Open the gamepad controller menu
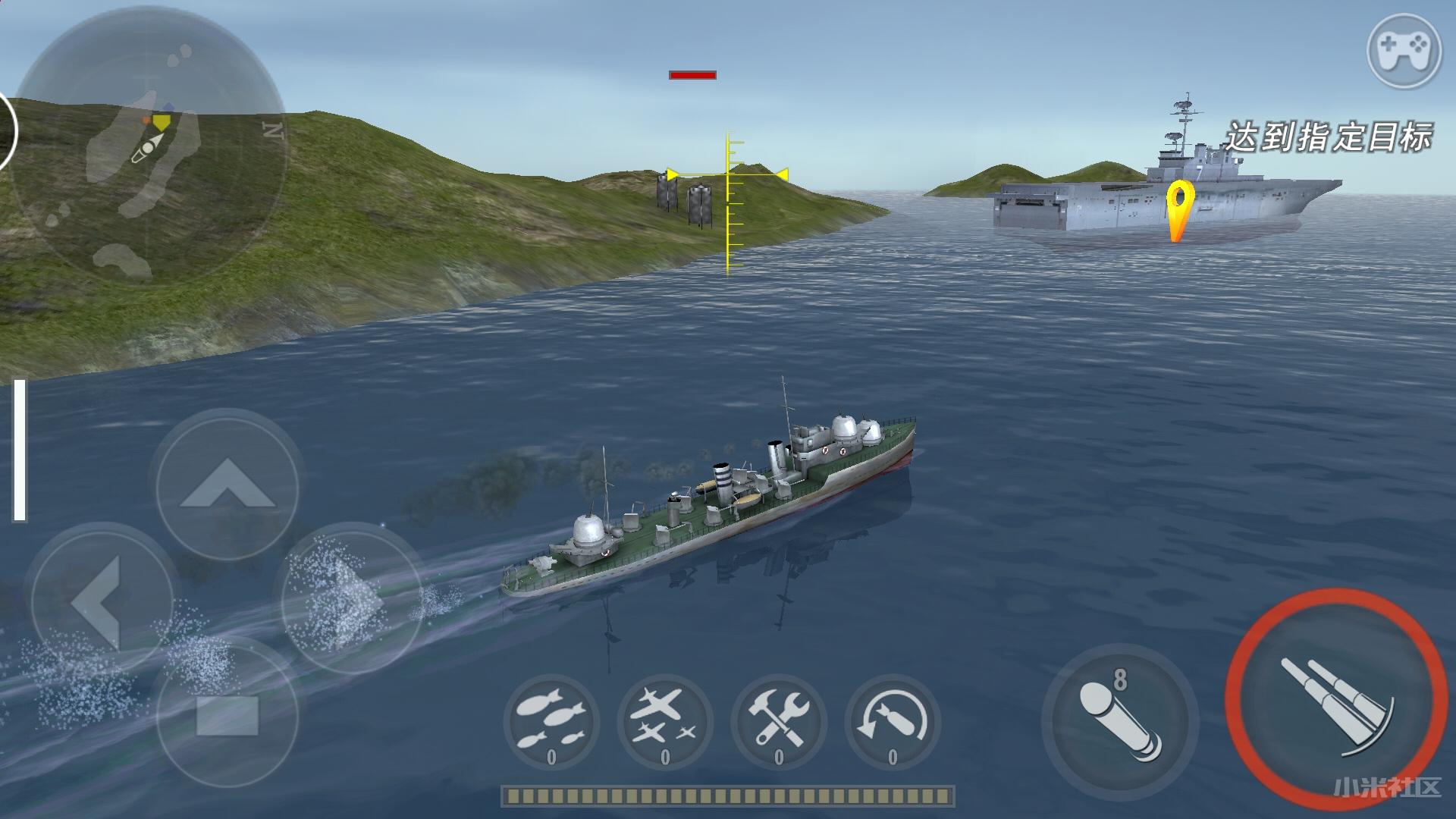Viewport: 1456px width, 819px height. (1404, 52)
